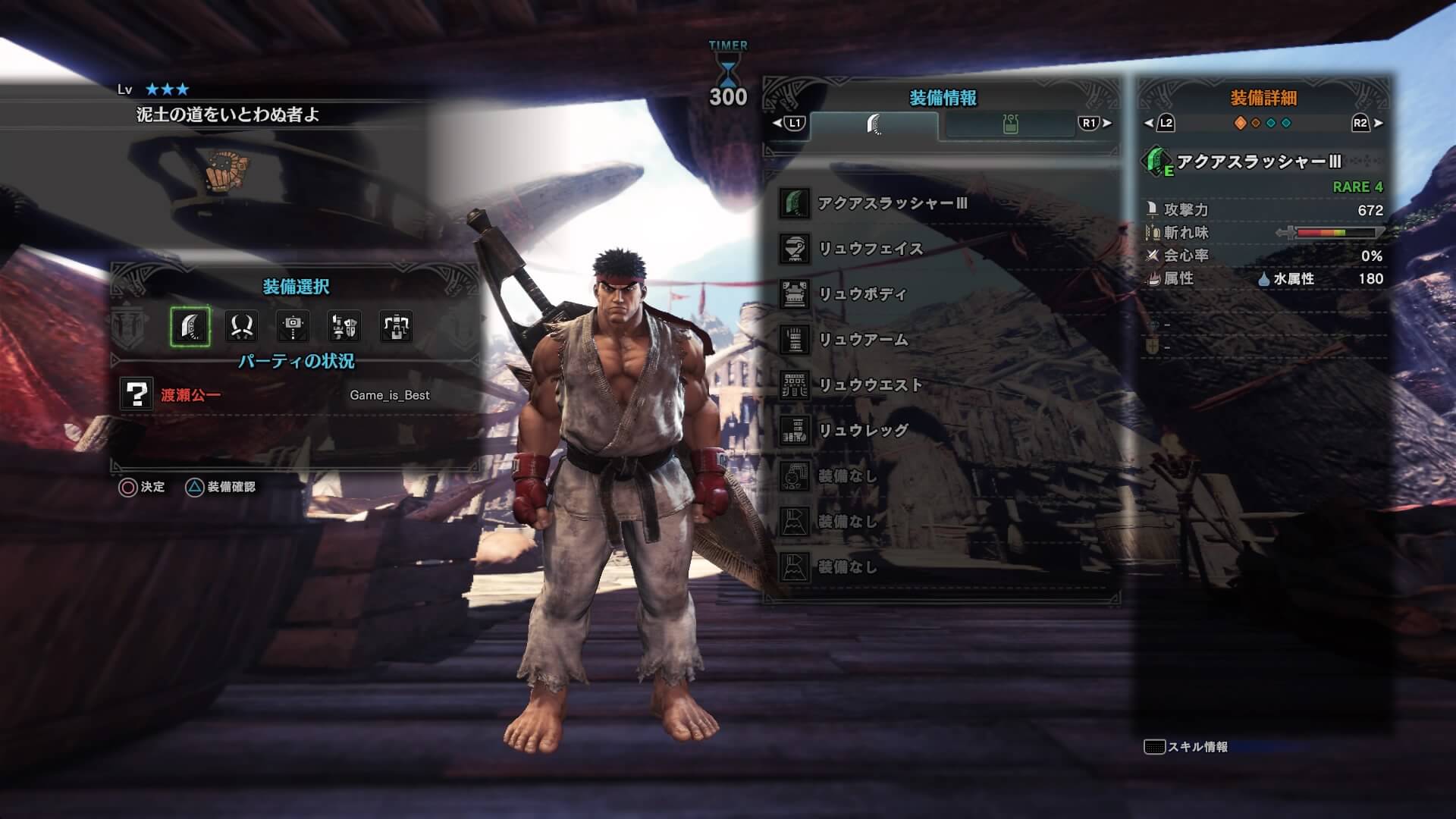Image resolution: width=1456 pixels, height=819 pixels.
Task: Pick the hammer weapon icon
Action: [x=293, y=327]
